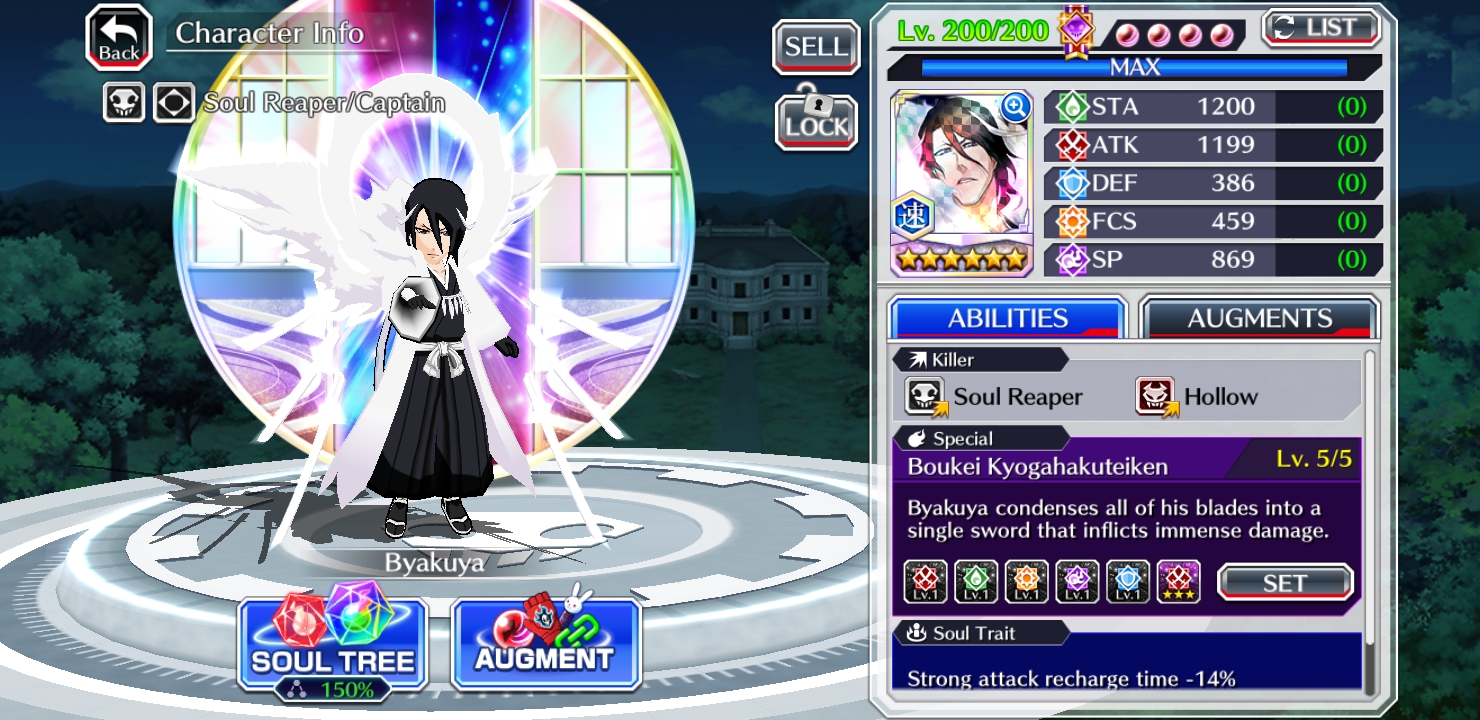Click the Captain affiliation diamond icon
Image resolution: width=1480 pixels, height=720 pixels.
pyautogui.click(x=173, y=102)
